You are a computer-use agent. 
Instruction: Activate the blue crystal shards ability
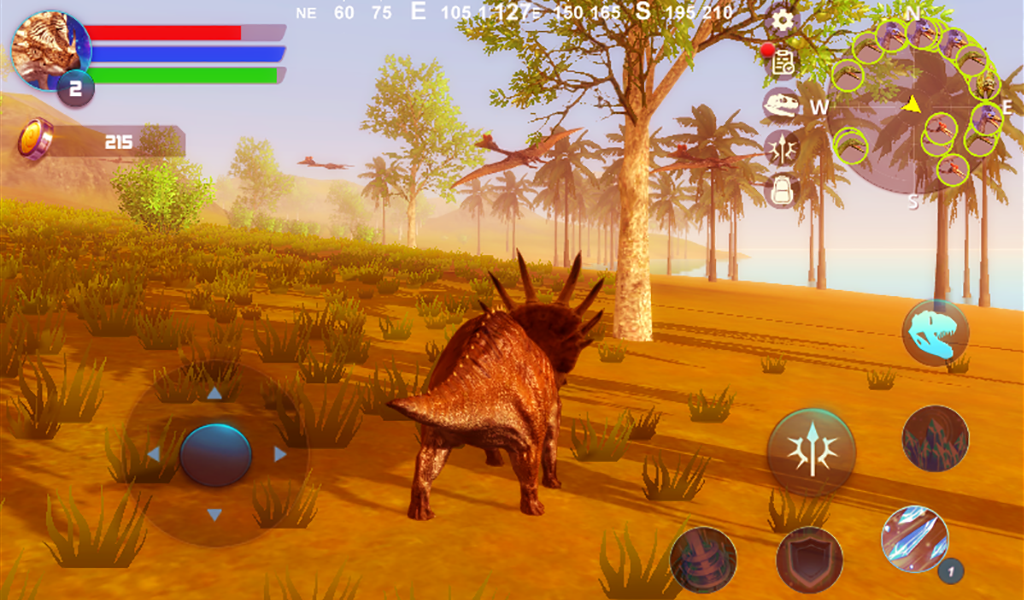pos(915,539)
